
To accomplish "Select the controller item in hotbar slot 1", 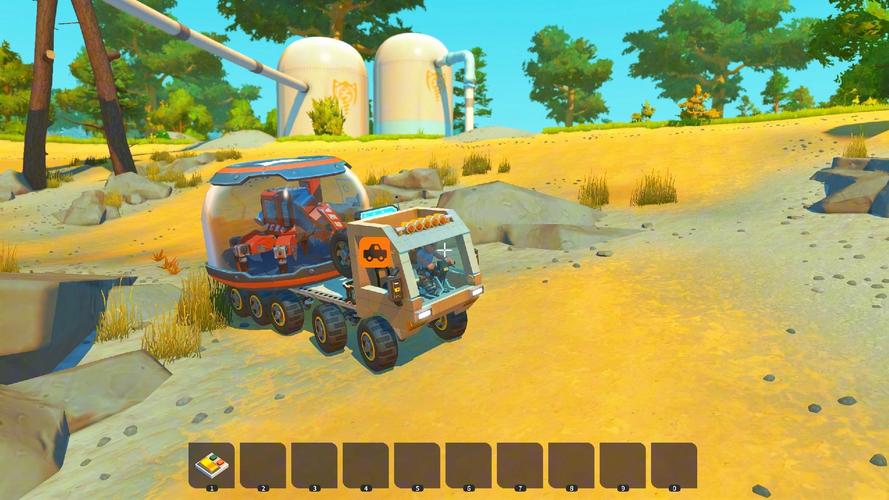I will [211, 465].
